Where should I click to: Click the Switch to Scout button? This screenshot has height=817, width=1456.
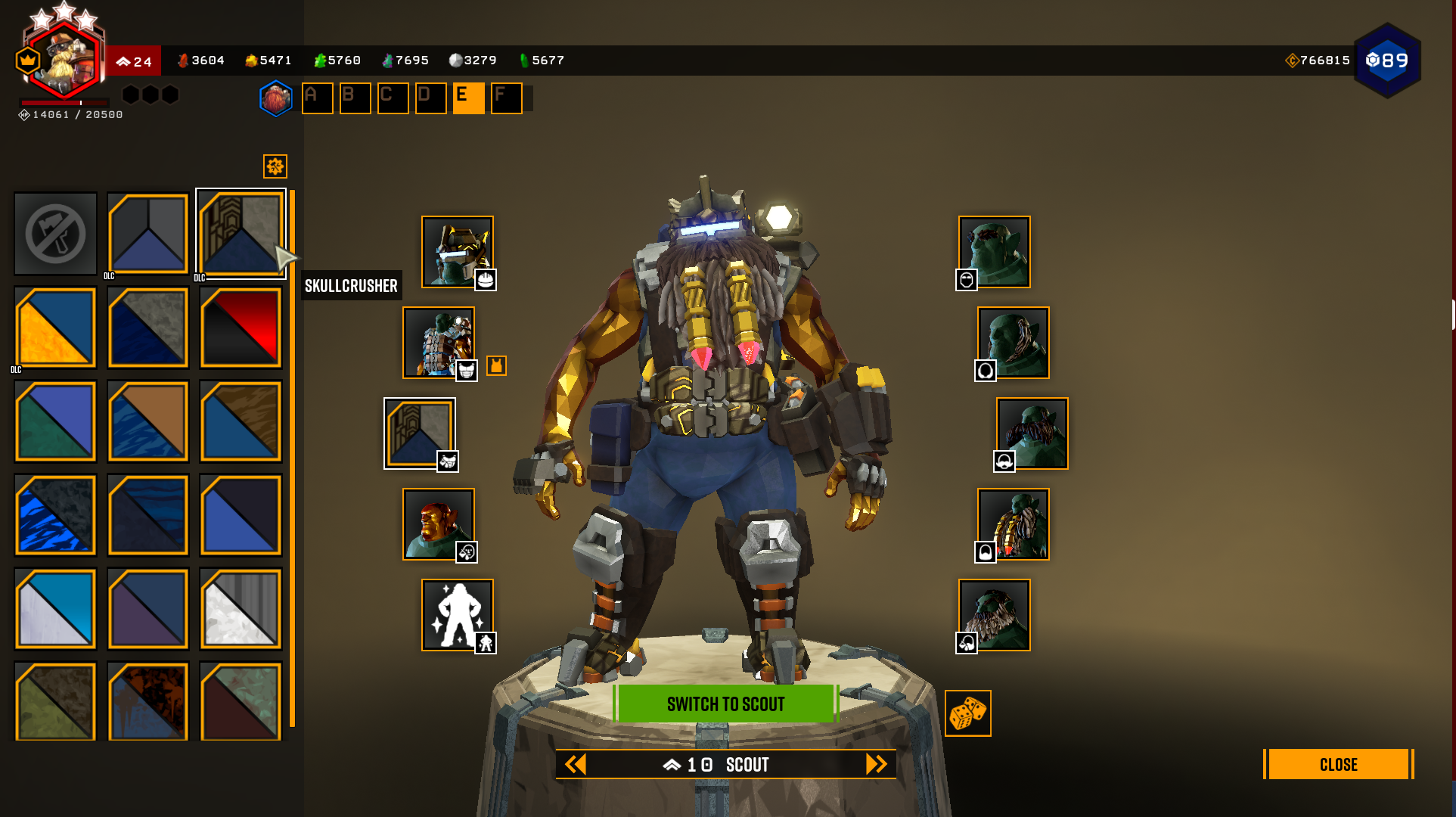725,704
